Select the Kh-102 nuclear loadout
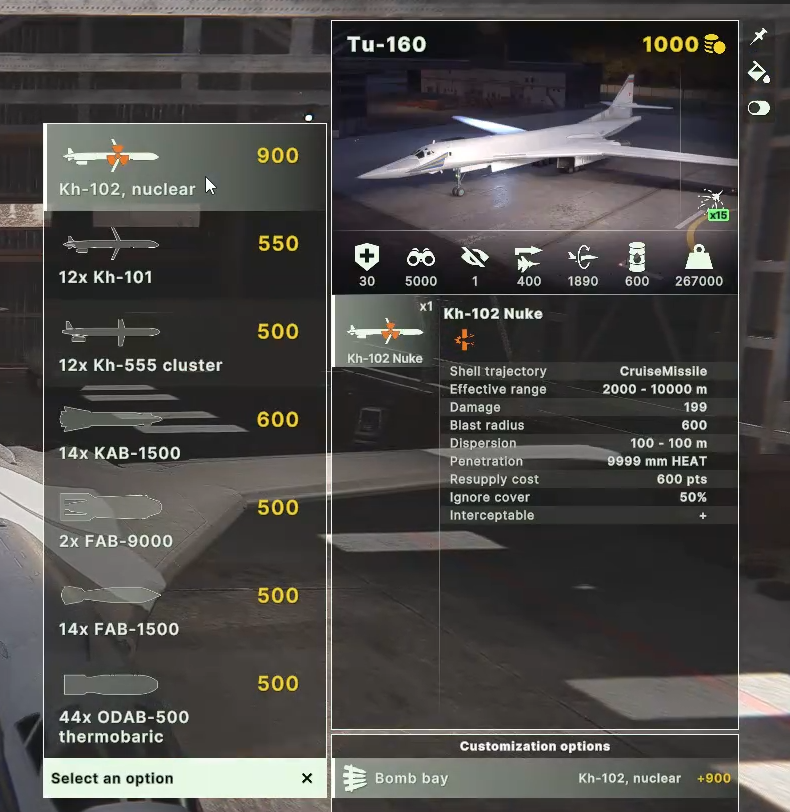790x812 pixels. point(184,168)
